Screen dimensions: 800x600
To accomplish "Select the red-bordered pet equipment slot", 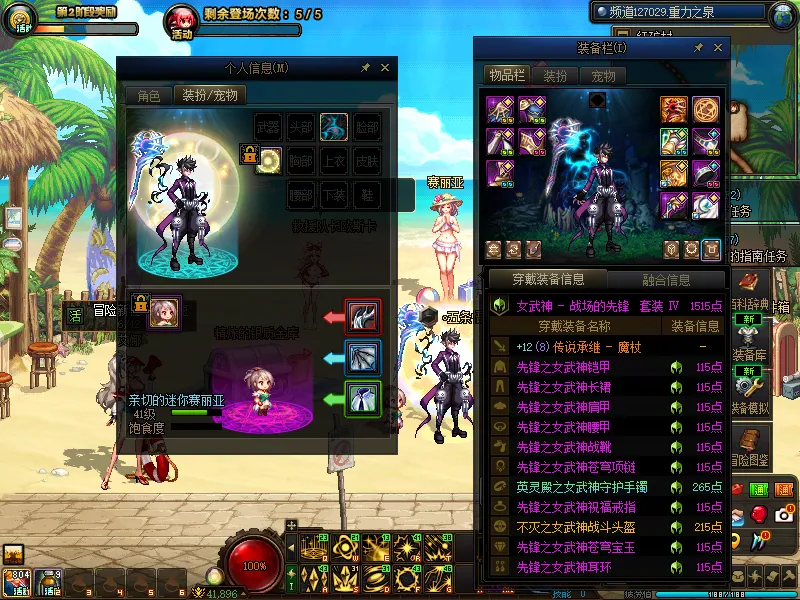I will 361,316.
